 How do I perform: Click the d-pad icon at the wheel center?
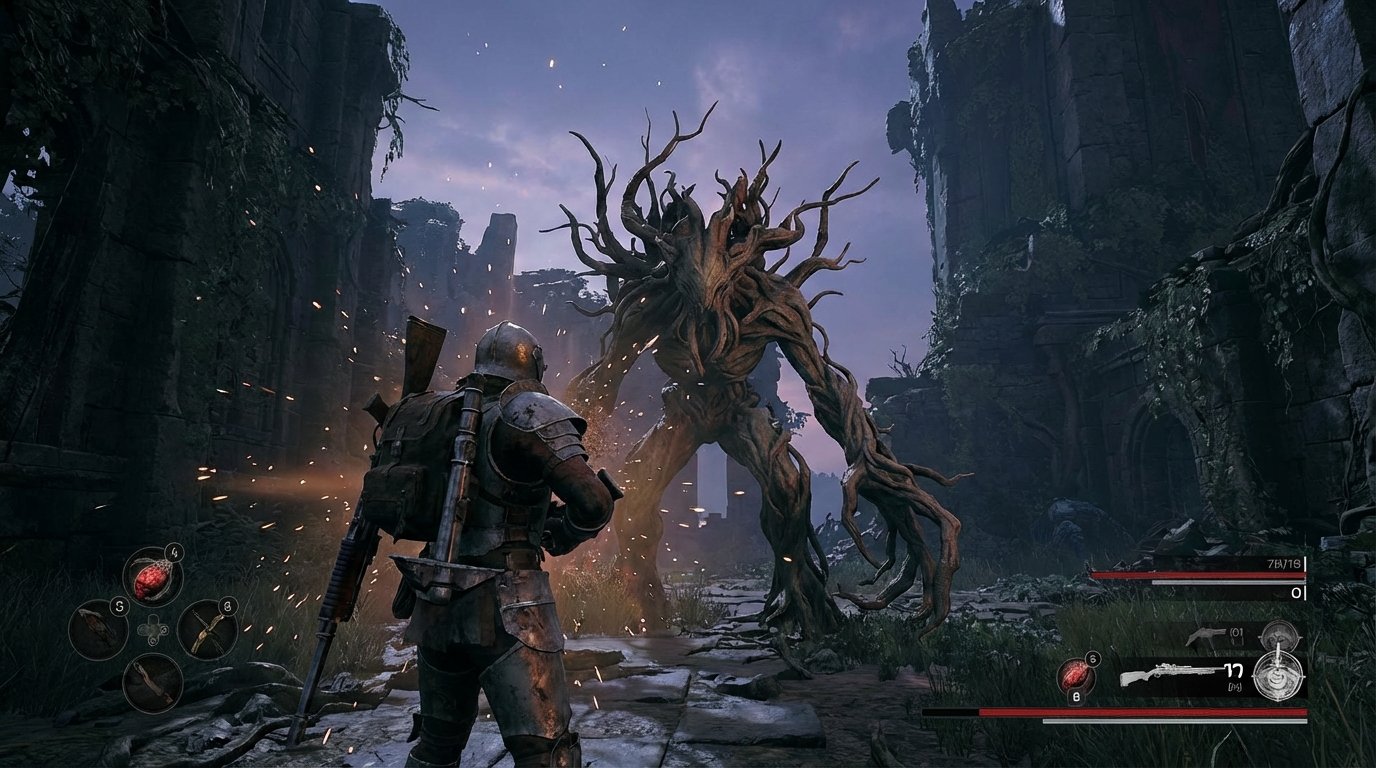click(152, 630)
